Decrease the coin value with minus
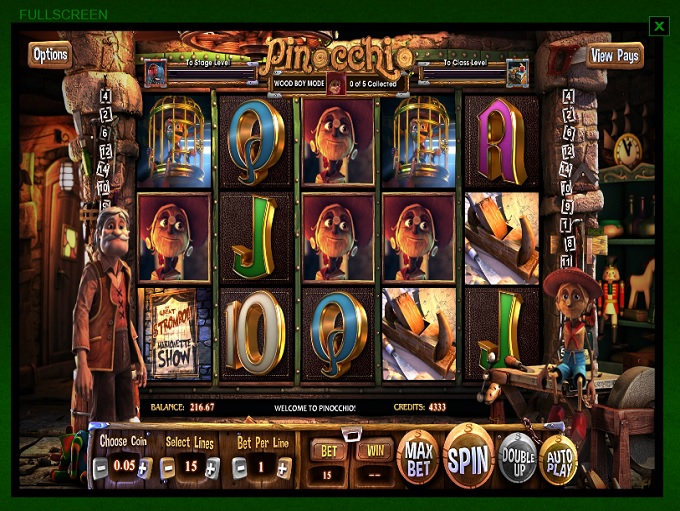Screen dimensions: 680x511 [101, 467]
